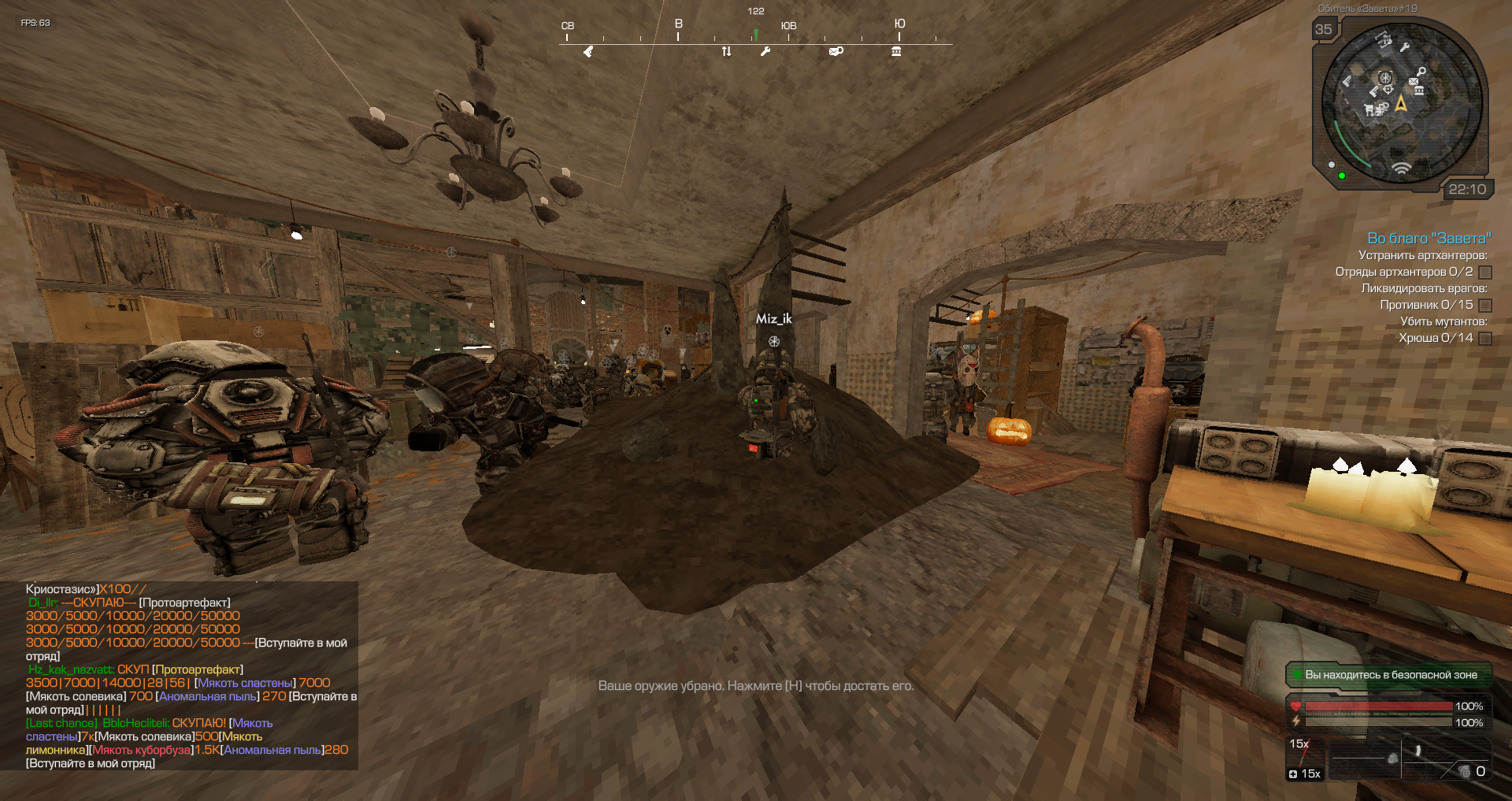Select the shopping cart marker on minimap

click(1369, 110)
